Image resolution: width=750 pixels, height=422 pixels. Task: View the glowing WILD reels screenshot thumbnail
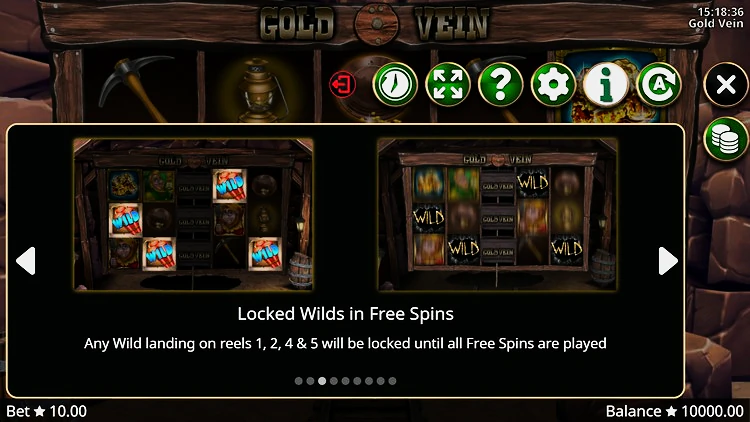[x=497, y=215]
